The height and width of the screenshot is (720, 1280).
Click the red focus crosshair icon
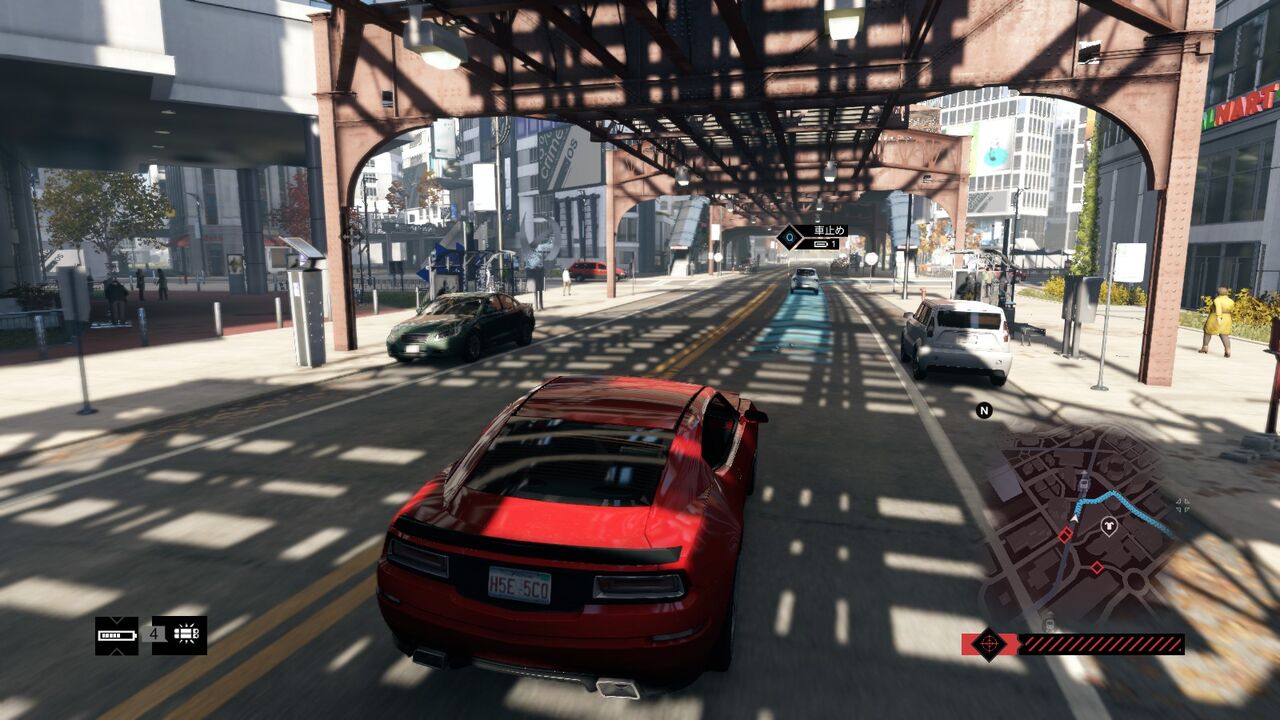click(x=989, y=643)
